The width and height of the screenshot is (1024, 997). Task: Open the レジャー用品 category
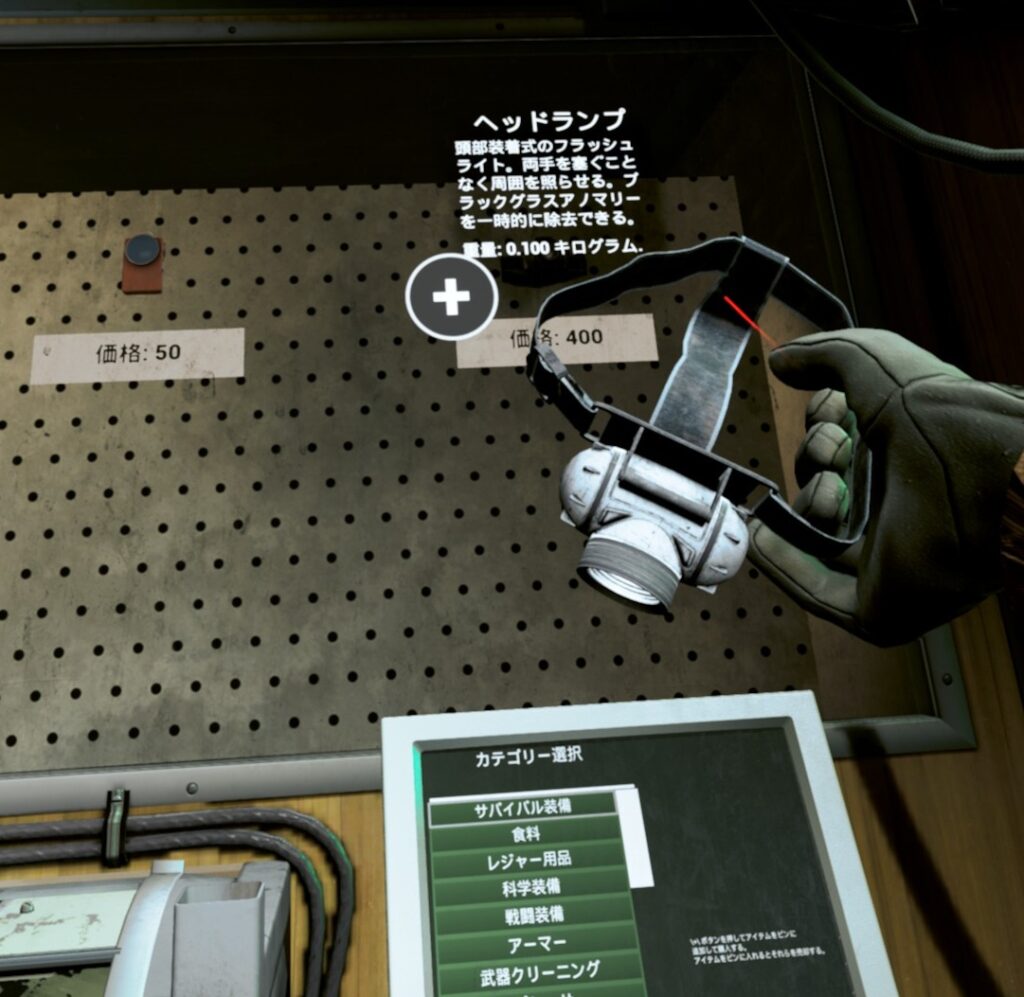pos(530,860)
